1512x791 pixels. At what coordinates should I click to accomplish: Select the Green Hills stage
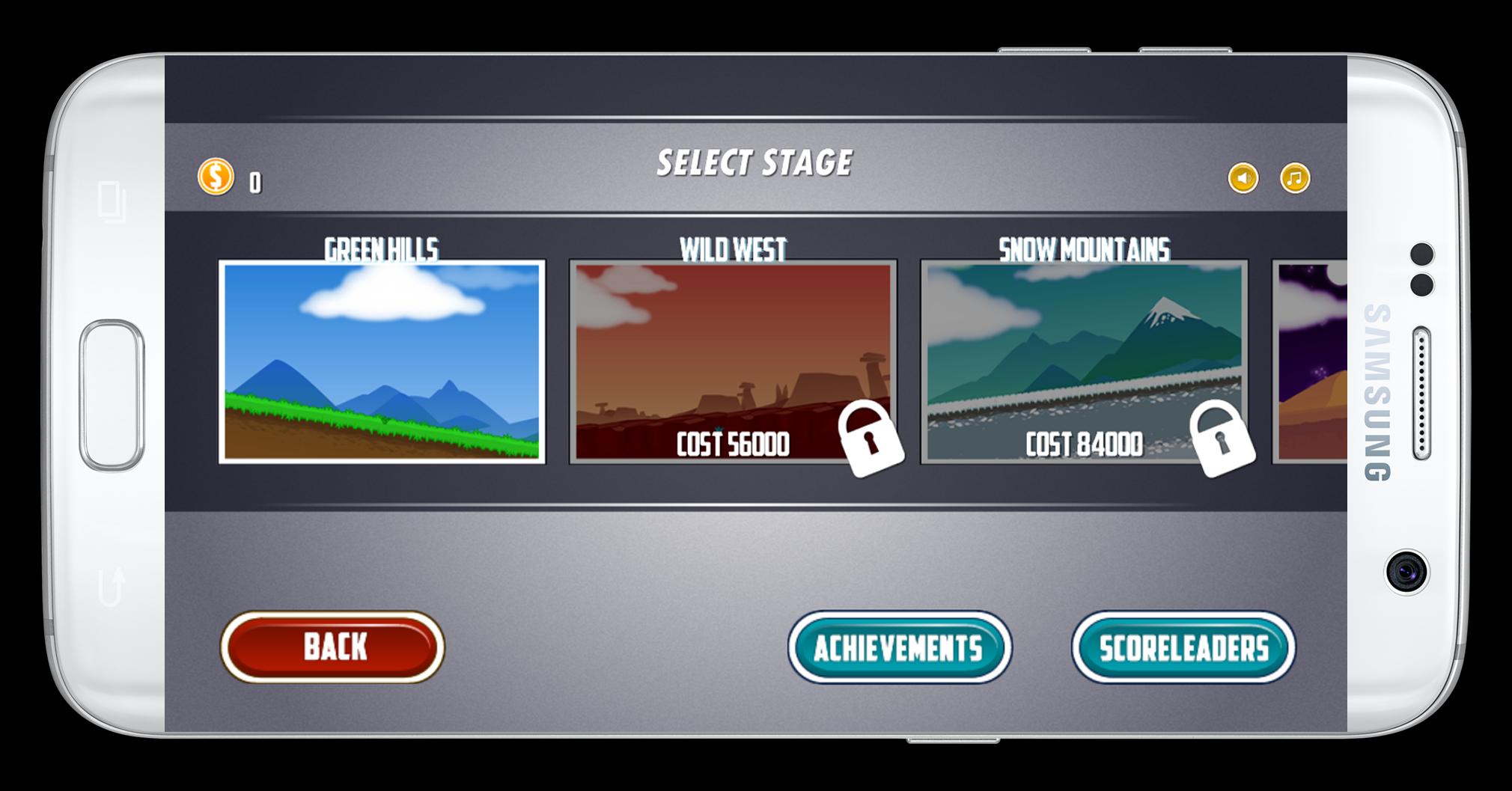tap(382, 361)
